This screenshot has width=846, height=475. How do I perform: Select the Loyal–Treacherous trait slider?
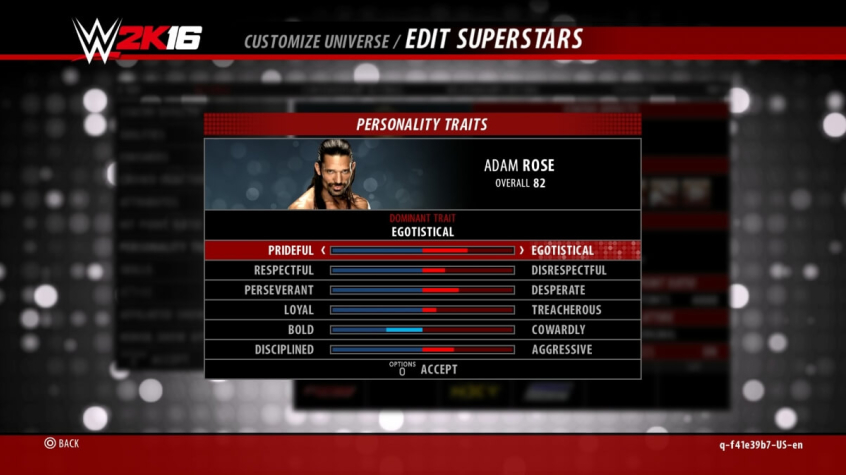422,310
